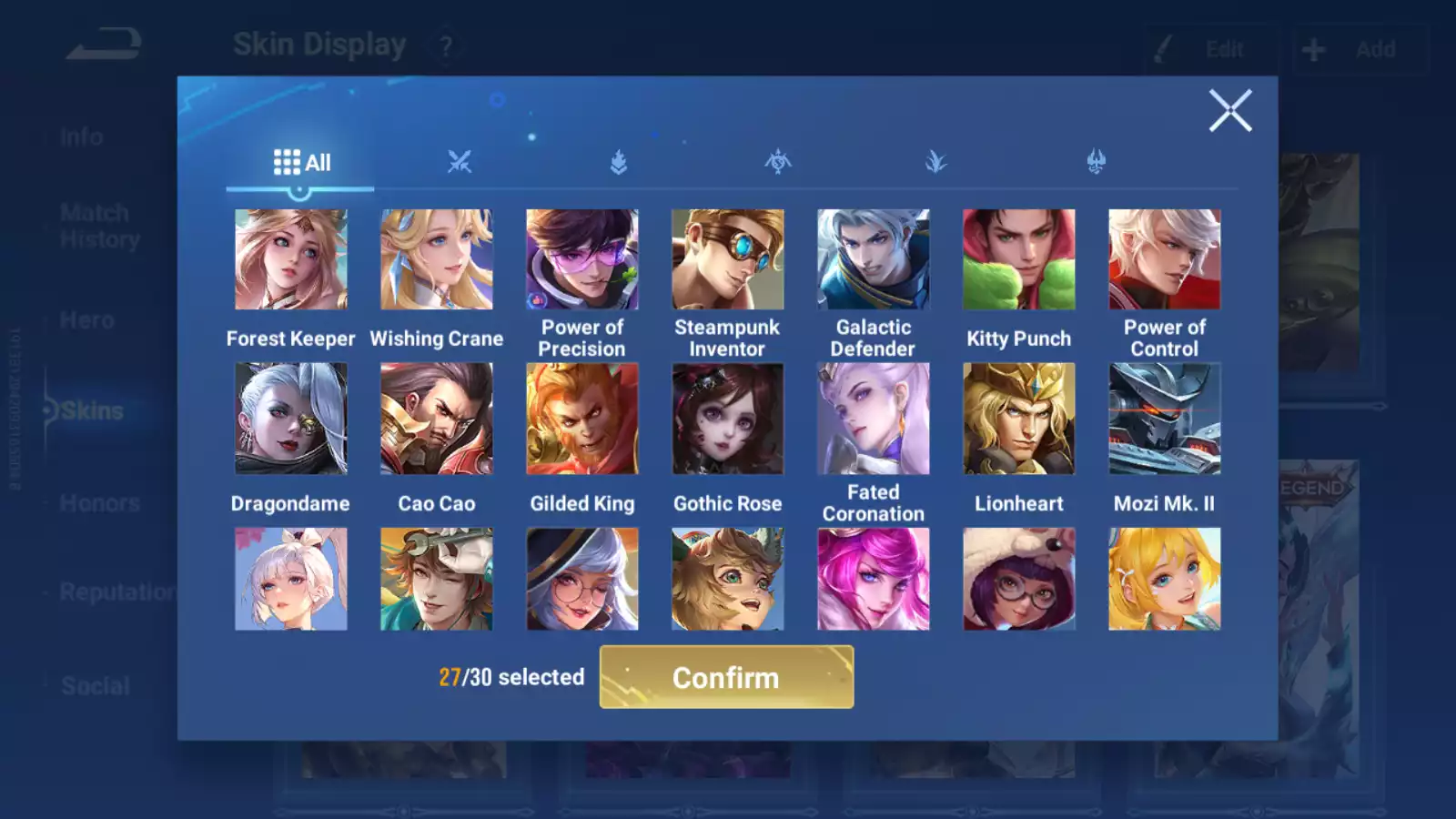
Task: Pick the Gothic Rose skin
Action: (728, 419)
